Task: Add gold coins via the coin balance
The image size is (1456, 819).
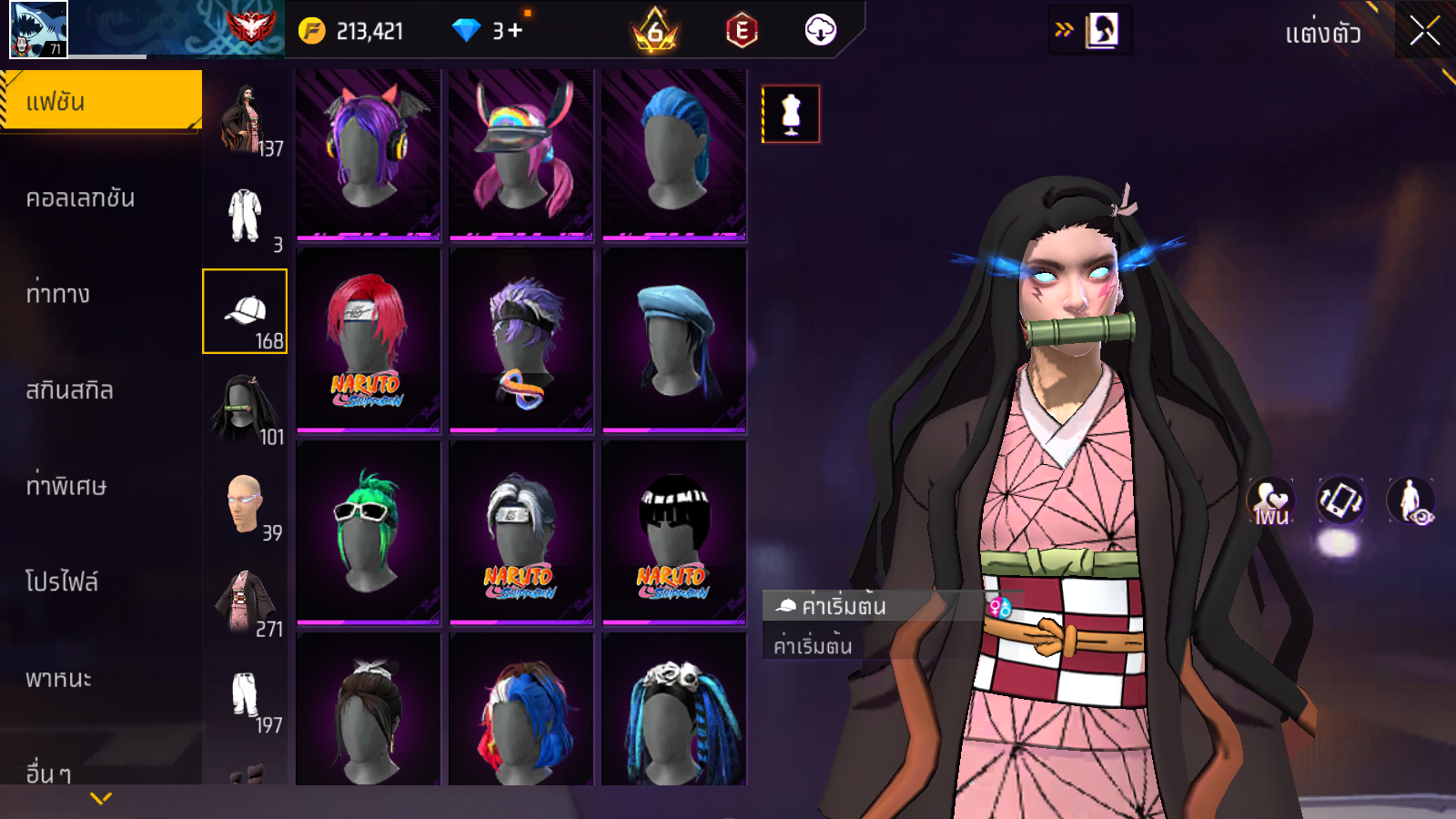Action: pyautogui.click(x=351, y=31)
